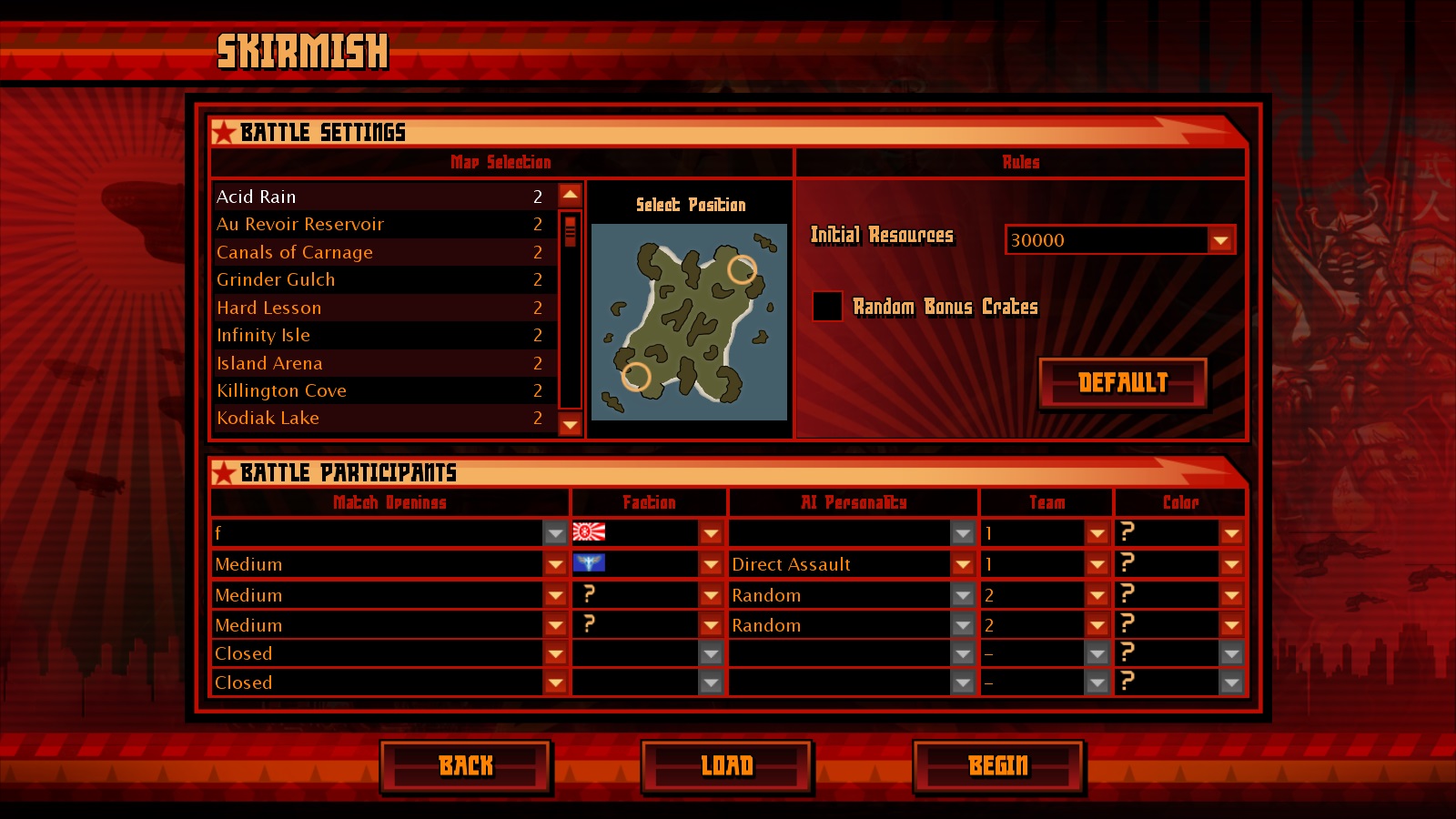Click the map list scroll-down arrow
Screen dimensions: 1456x819
click(x=571, y=424)
